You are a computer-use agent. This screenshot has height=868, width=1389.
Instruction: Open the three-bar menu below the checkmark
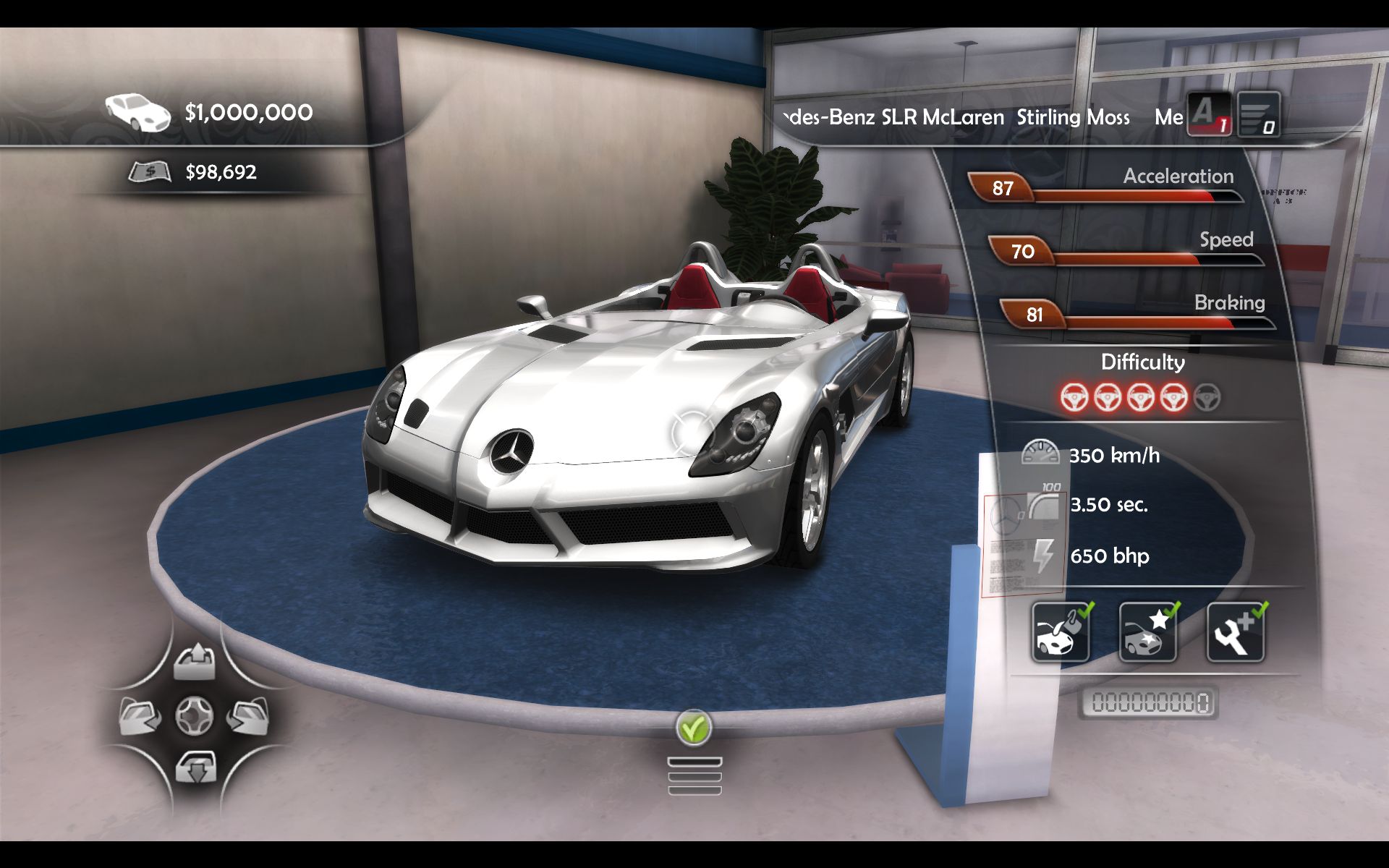694,776
